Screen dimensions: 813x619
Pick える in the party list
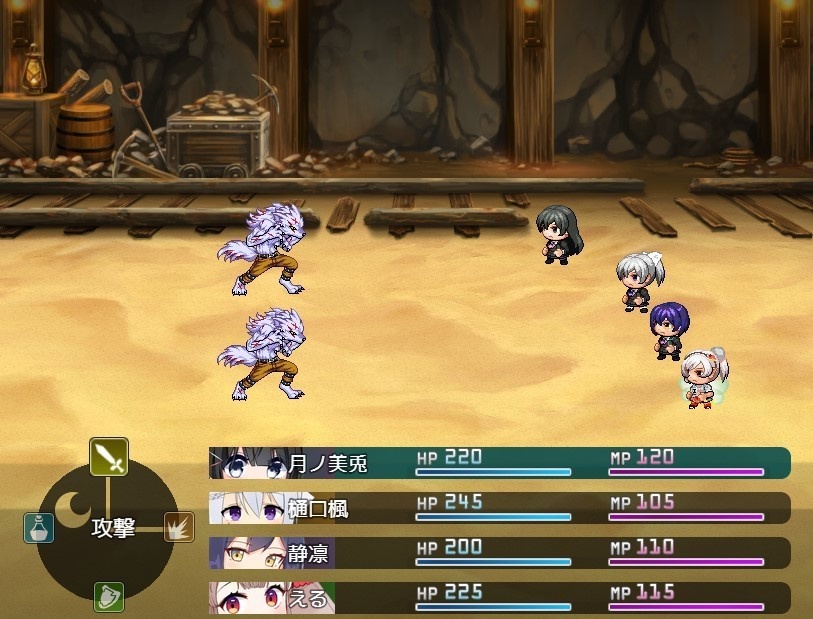tap(500, 598)
